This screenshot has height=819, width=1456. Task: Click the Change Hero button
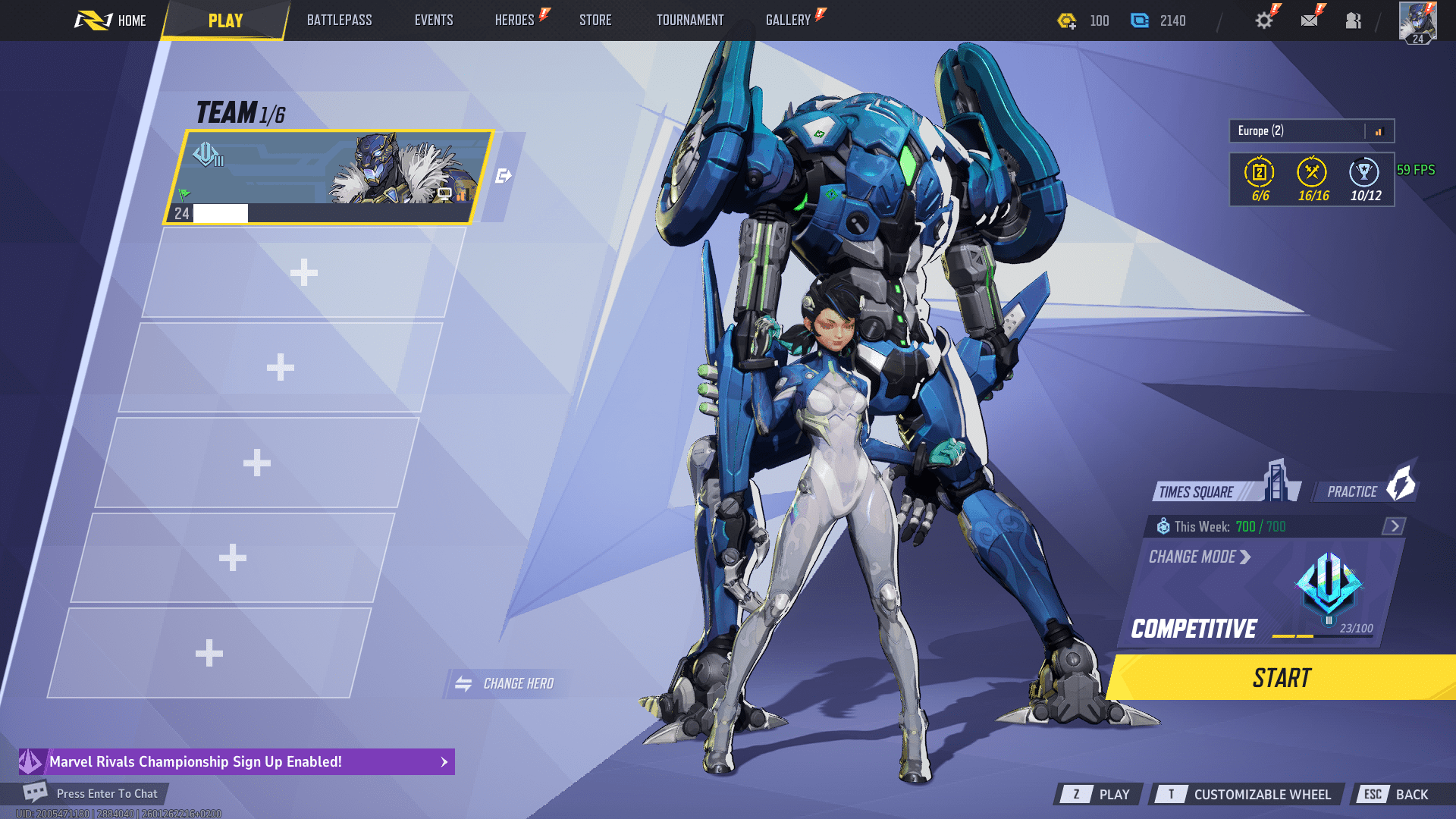click(x=506, y=684)
